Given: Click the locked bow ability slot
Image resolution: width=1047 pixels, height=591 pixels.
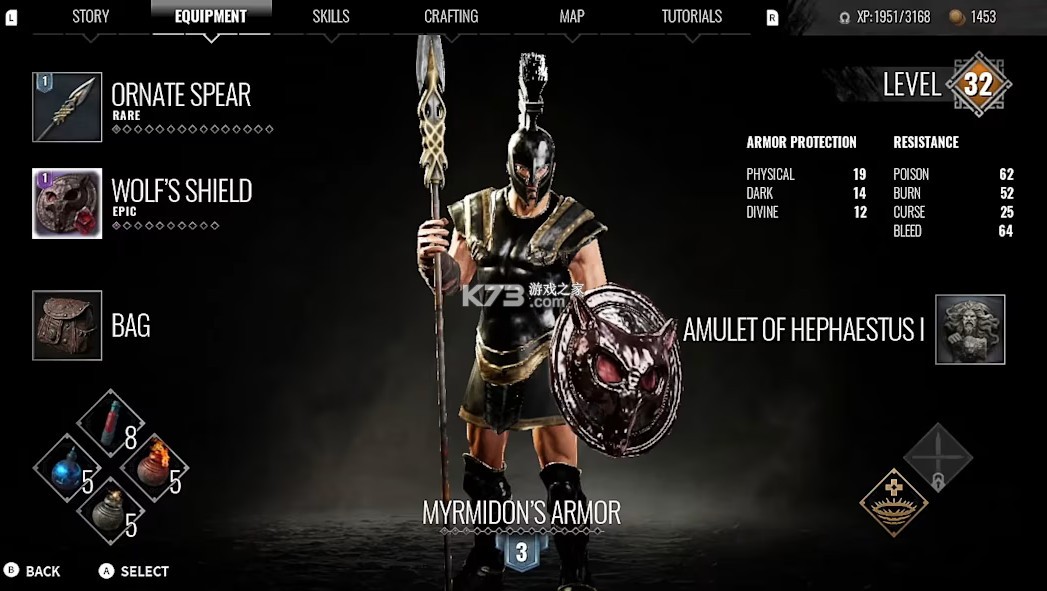Looking at the screenshot, I should [x=938, y=458].
